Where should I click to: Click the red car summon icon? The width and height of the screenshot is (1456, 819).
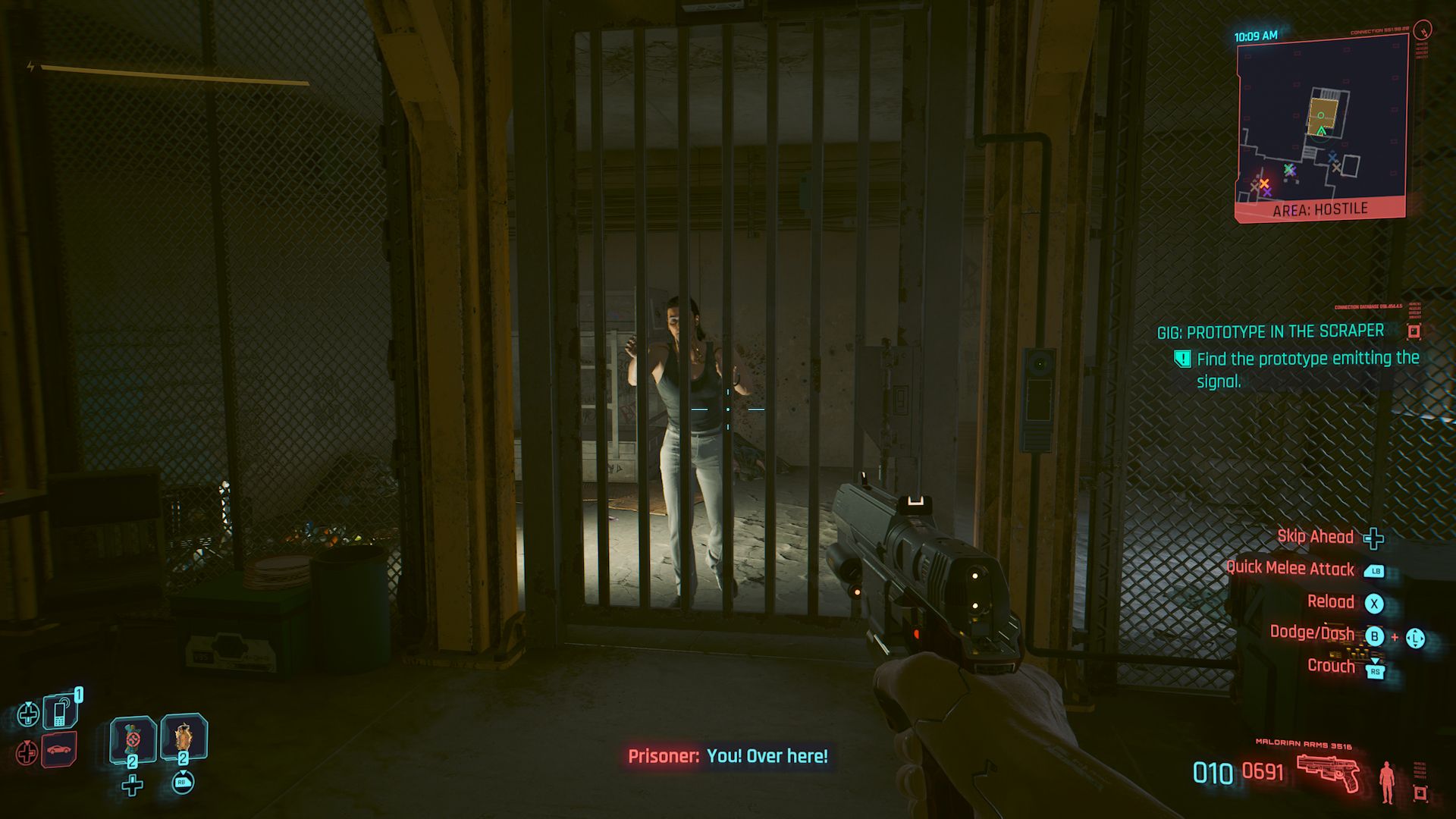pyautogui.click(x=58, y=750)
